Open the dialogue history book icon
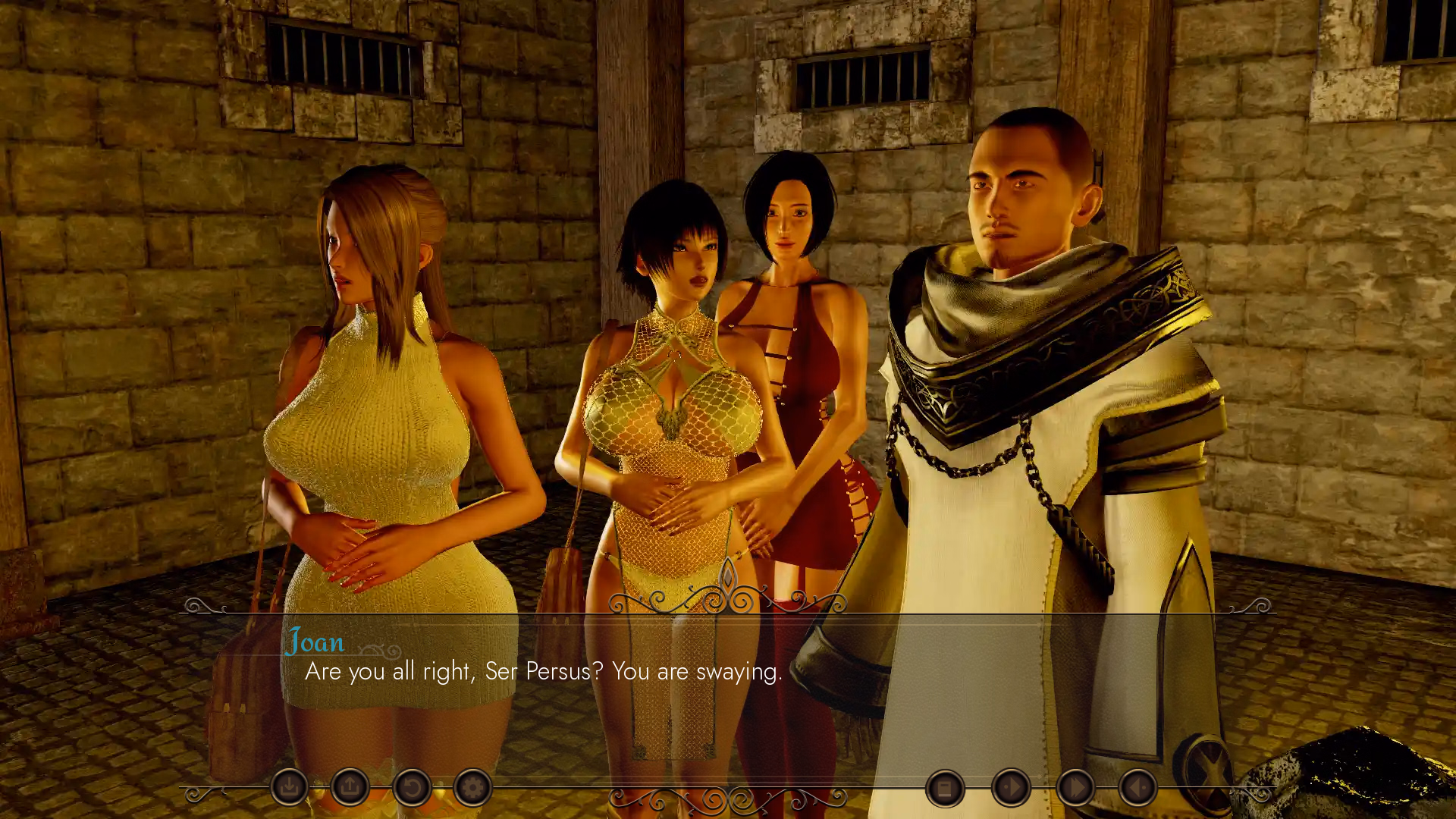 click(x=945, y=789)
